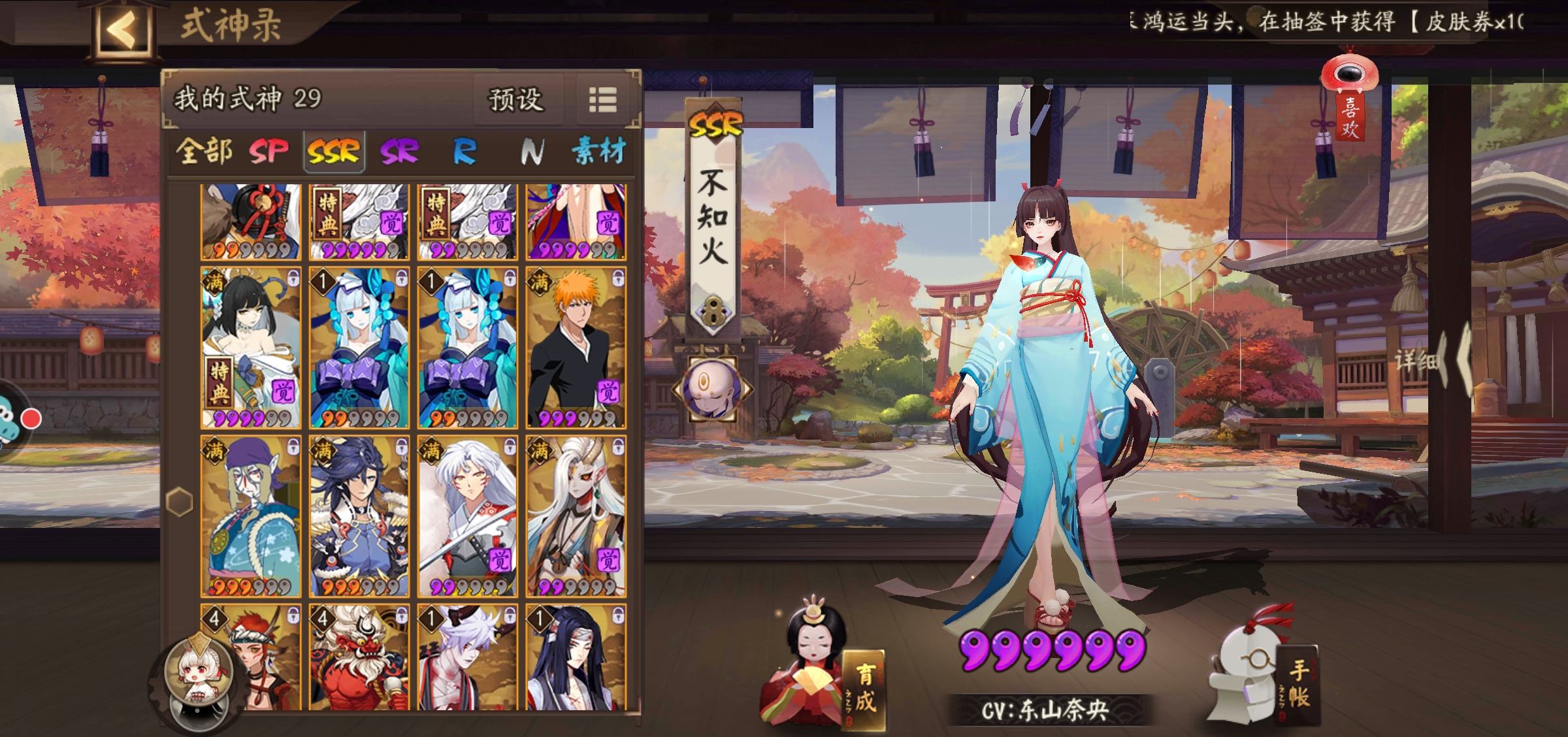Switch to the SP rarity tab
This screenshot has height=737, width=1568.
(x=269, y=152)
